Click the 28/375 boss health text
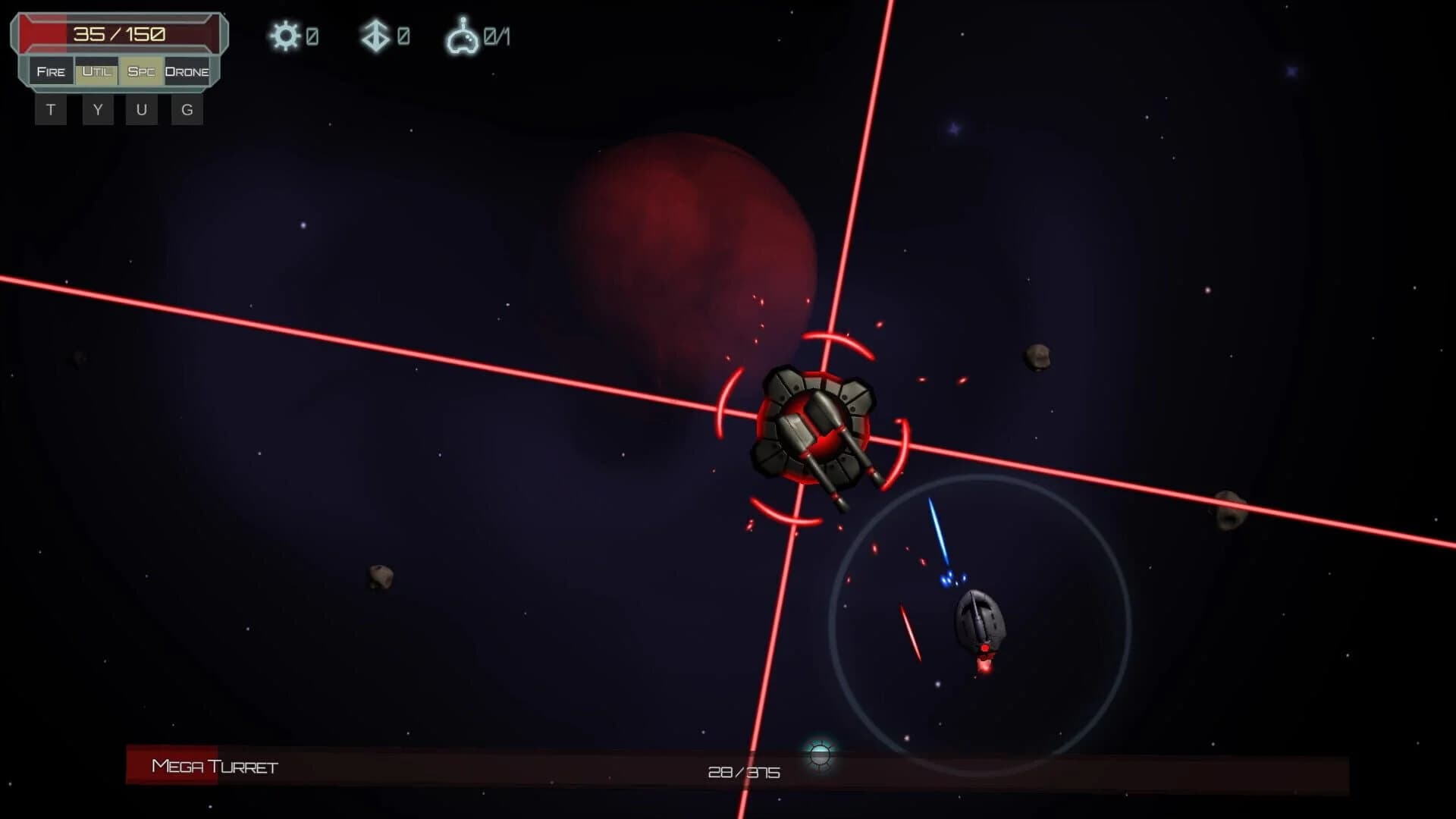This screenshot has height=819, width=1456. 743,772
